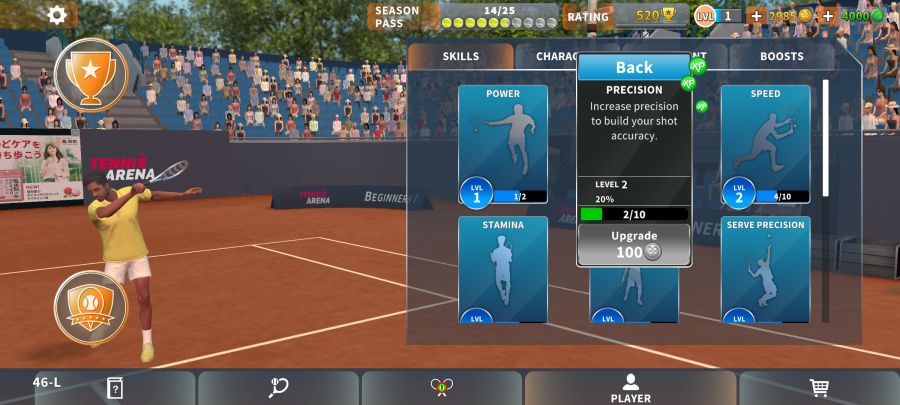Click the Back button on Precision popup
This screenshot has width=900, height=405.
click(633, 68)
